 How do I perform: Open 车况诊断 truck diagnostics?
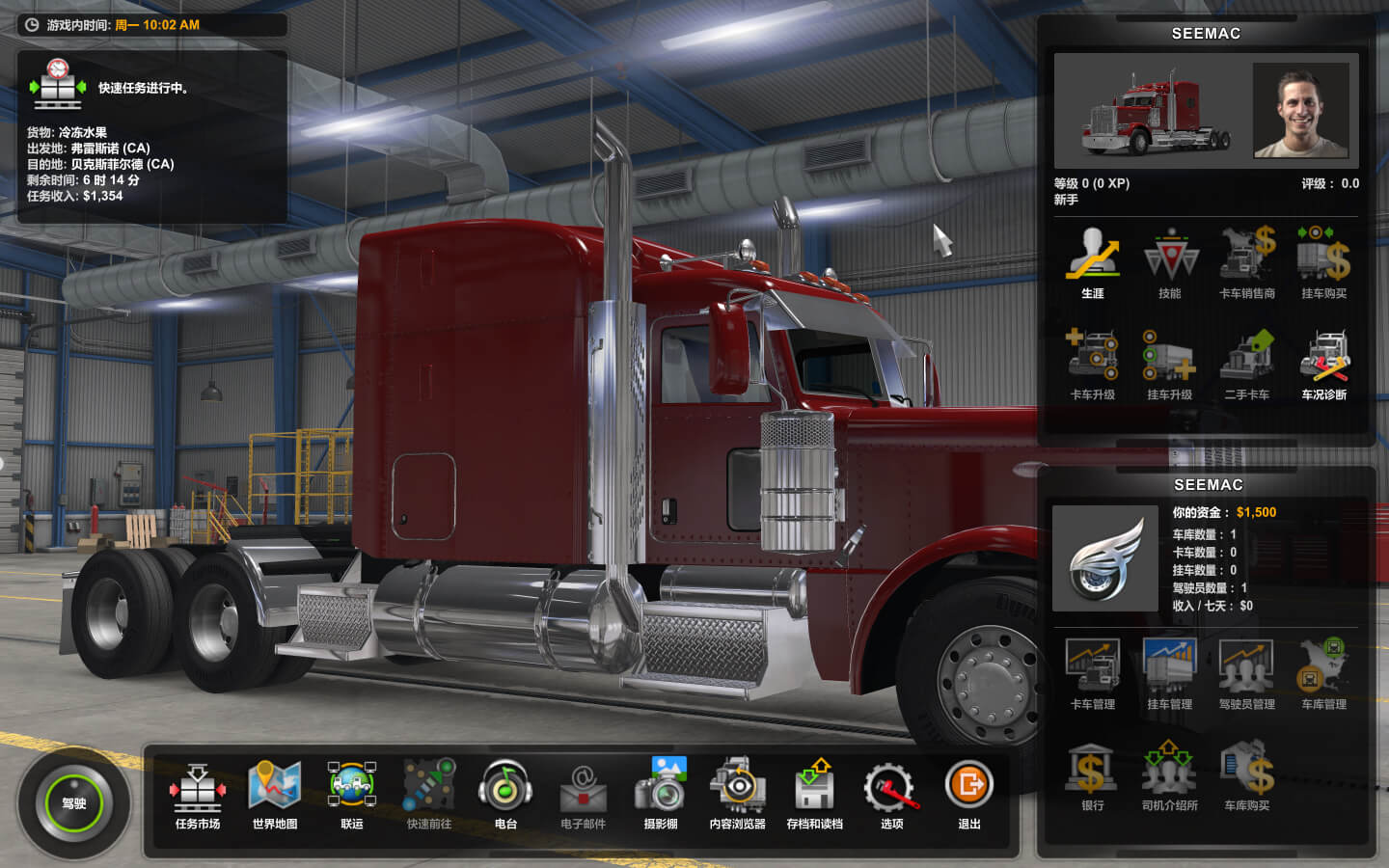tap(1323, 363)
